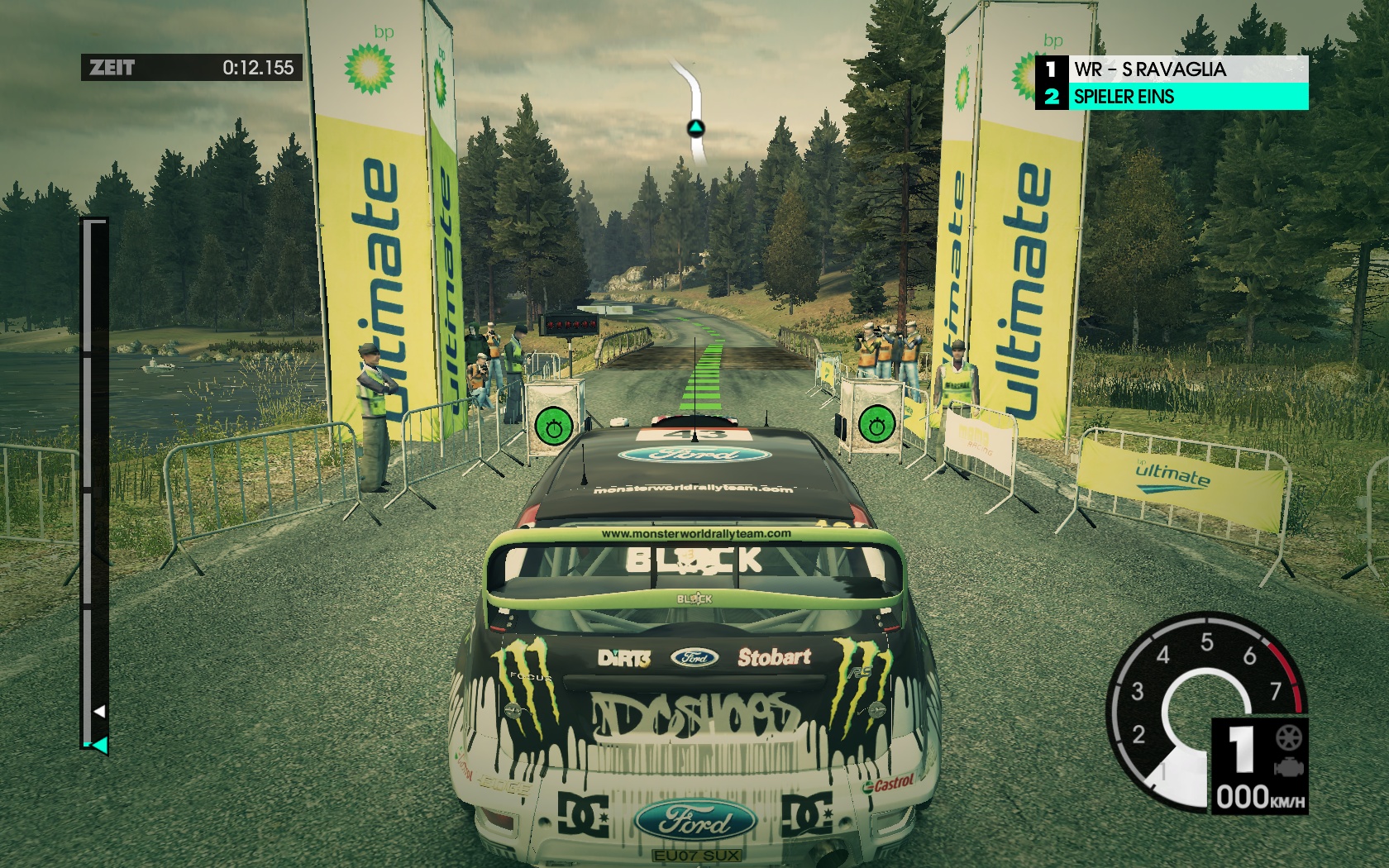Select the WR - S RAVAGLIA leaderboard row

1172,69
